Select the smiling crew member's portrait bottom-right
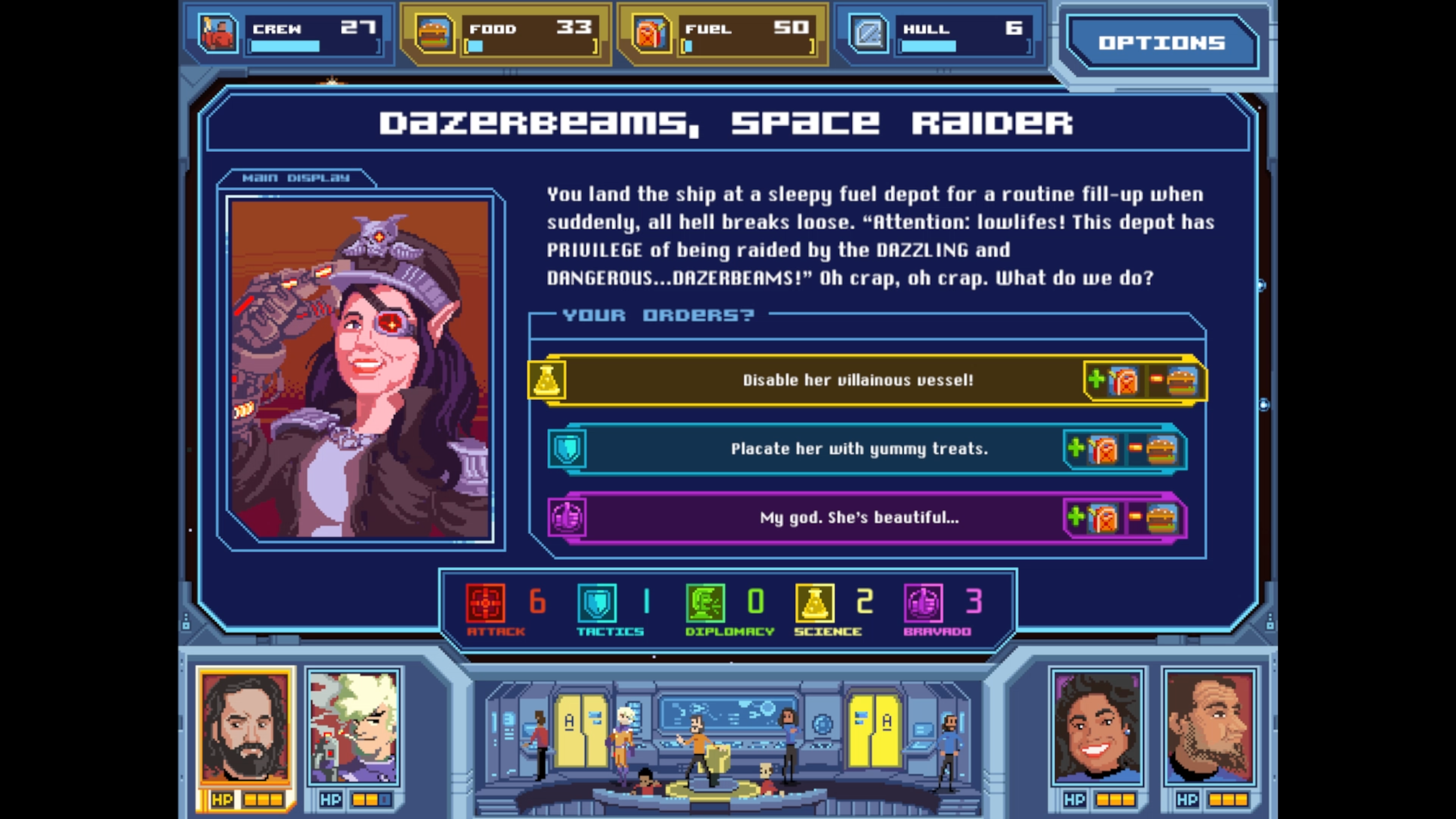Viewport: 1456px width, 819px height. (x=1097, y=729)
